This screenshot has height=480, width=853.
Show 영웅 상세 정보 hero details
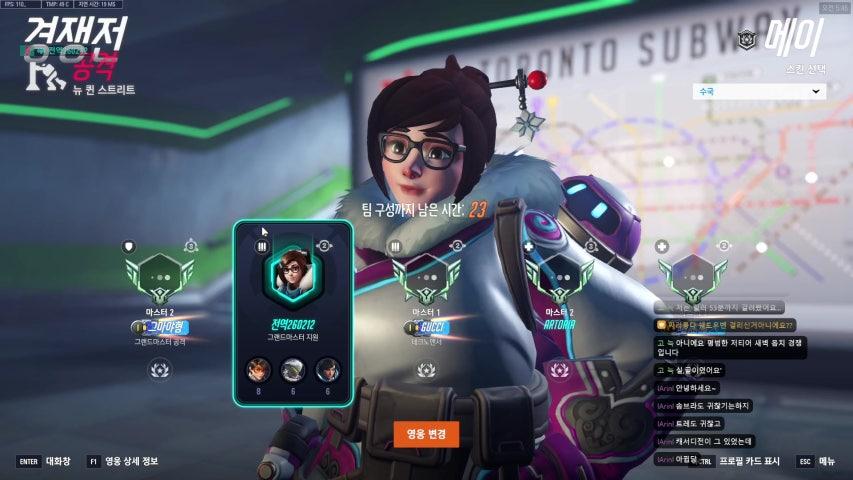click(124, 461)
